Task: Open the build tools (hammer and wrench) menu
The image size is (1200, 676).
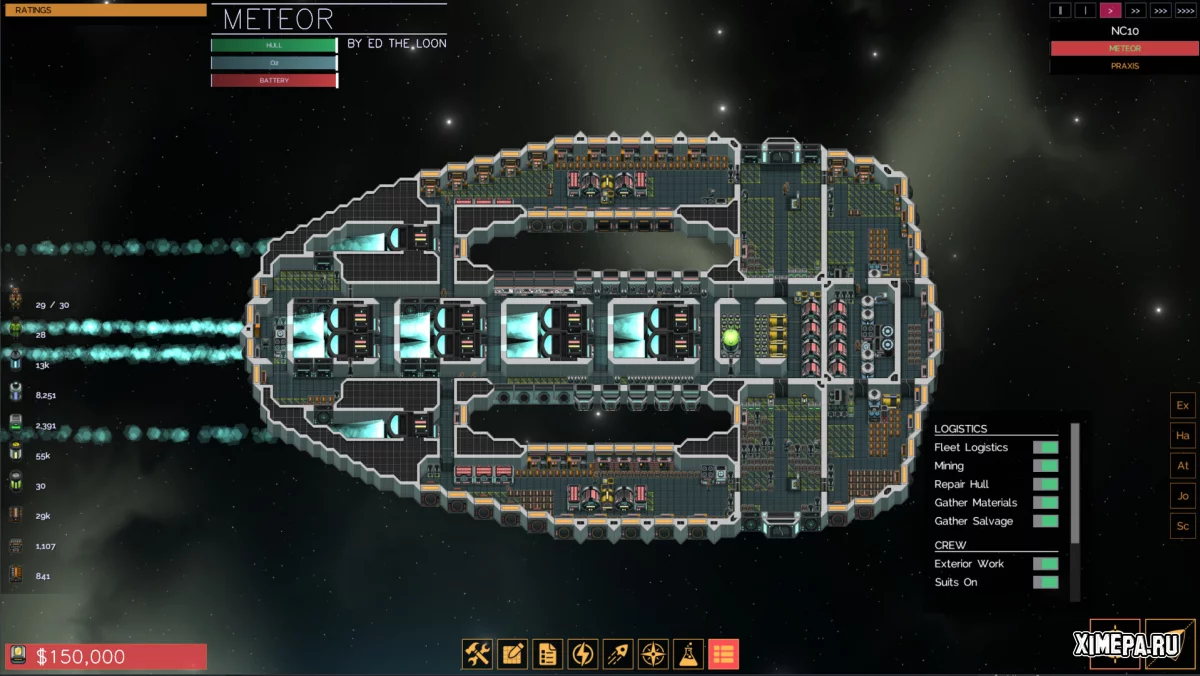Action: (477, 654)
